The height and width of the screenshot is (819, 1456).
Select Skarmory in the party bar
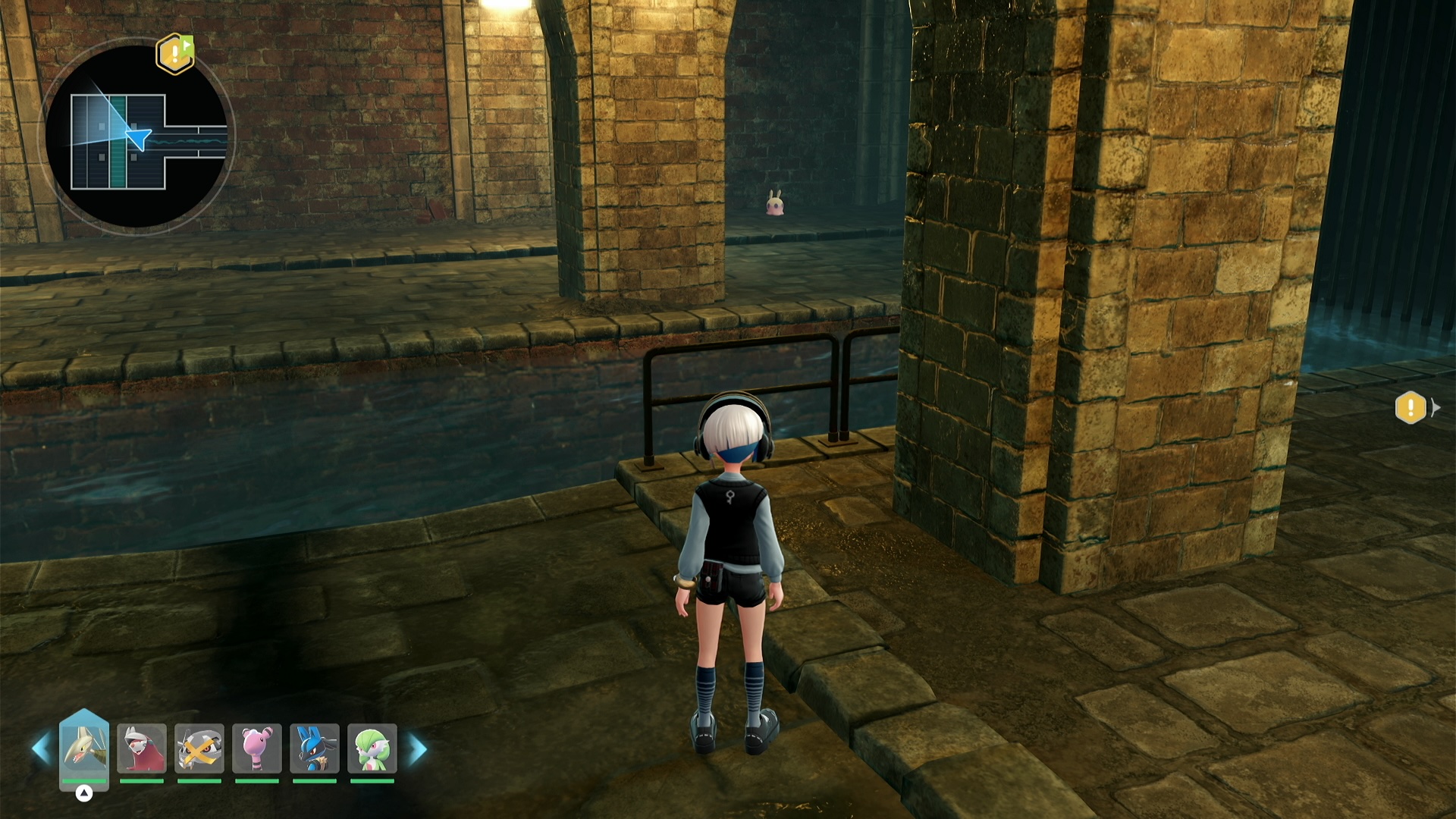84,748
